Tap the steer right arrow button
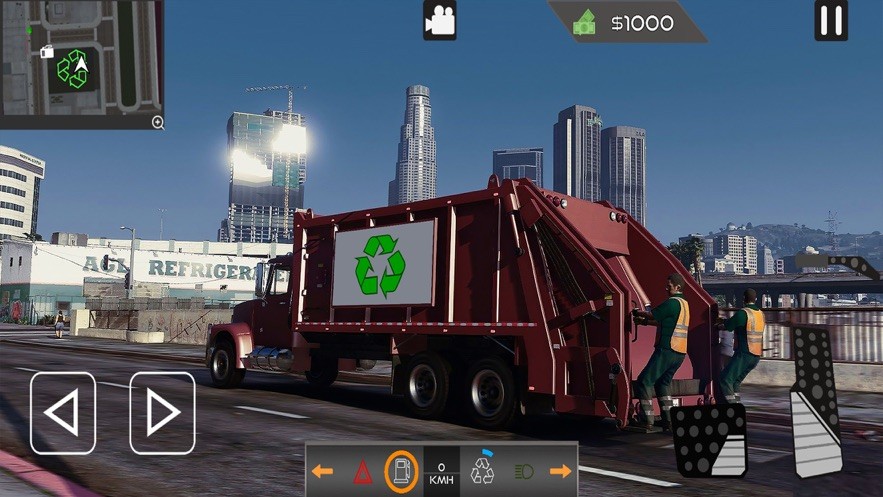Screen dimensions: 883x497 tap(162, 413)
